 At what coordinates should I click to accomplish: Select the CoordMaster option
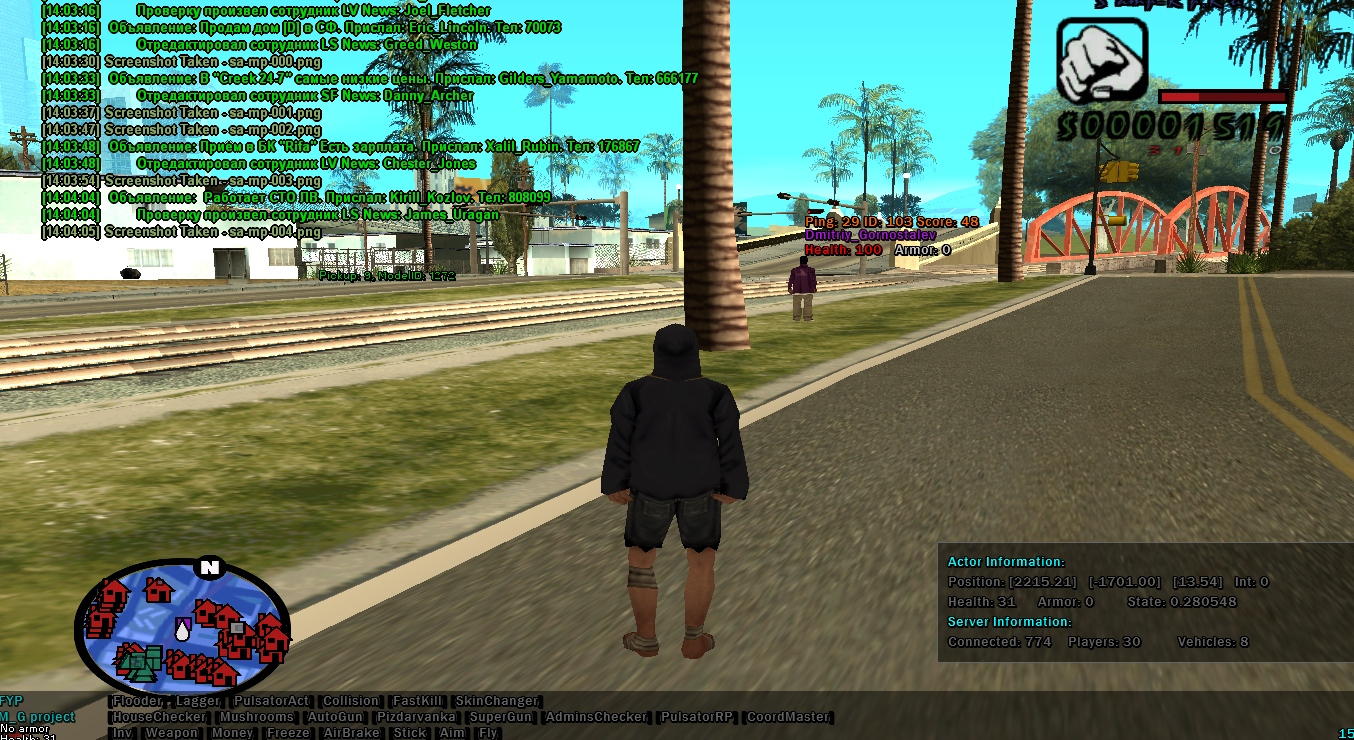pos(788,717)
